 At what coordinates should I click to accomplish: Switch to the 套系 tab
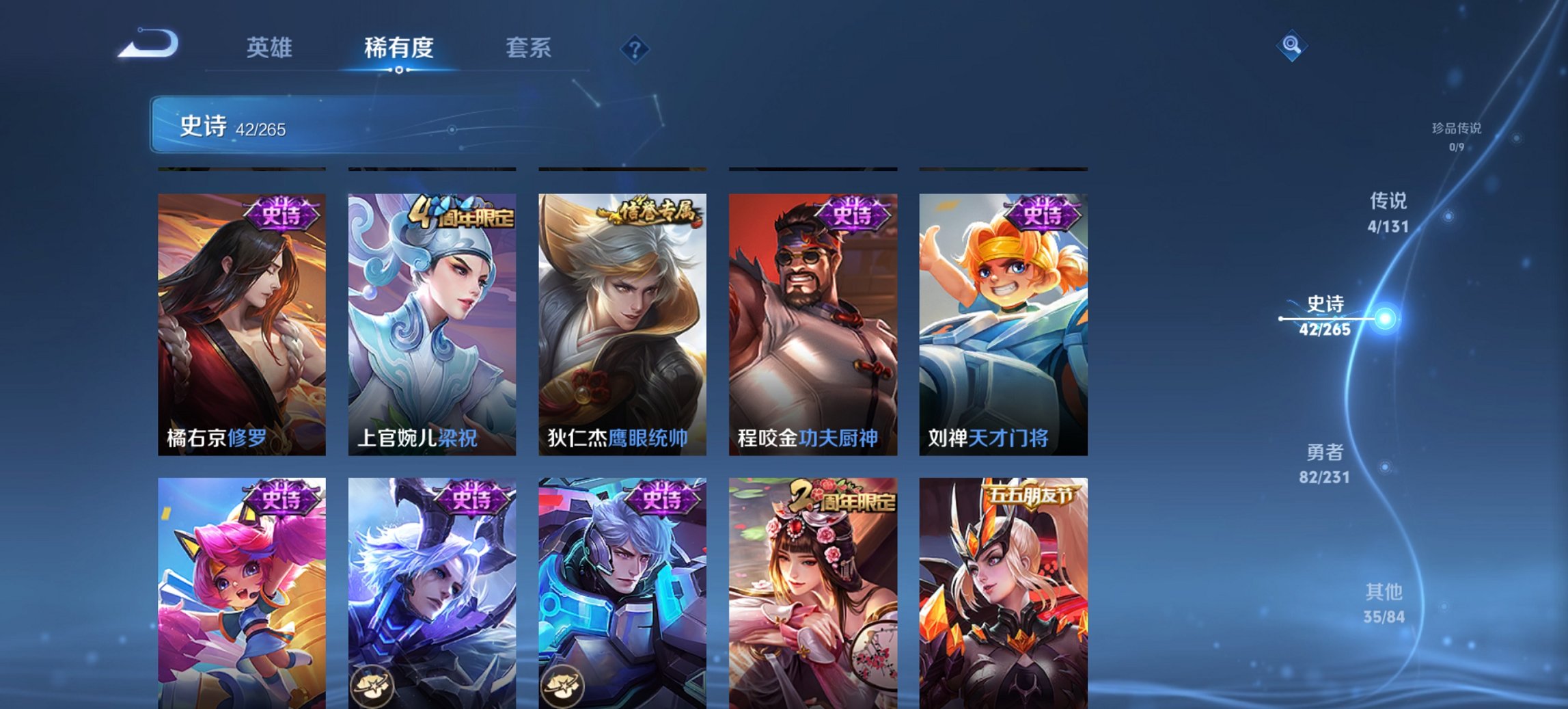coord(529,48)
